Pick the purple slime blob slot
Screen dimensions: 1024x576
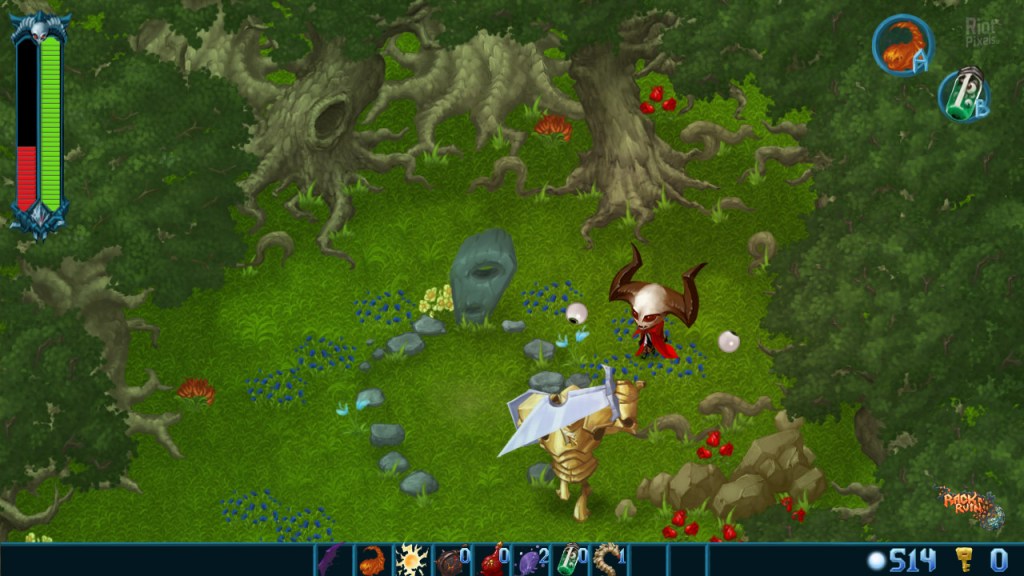[530, 559]
